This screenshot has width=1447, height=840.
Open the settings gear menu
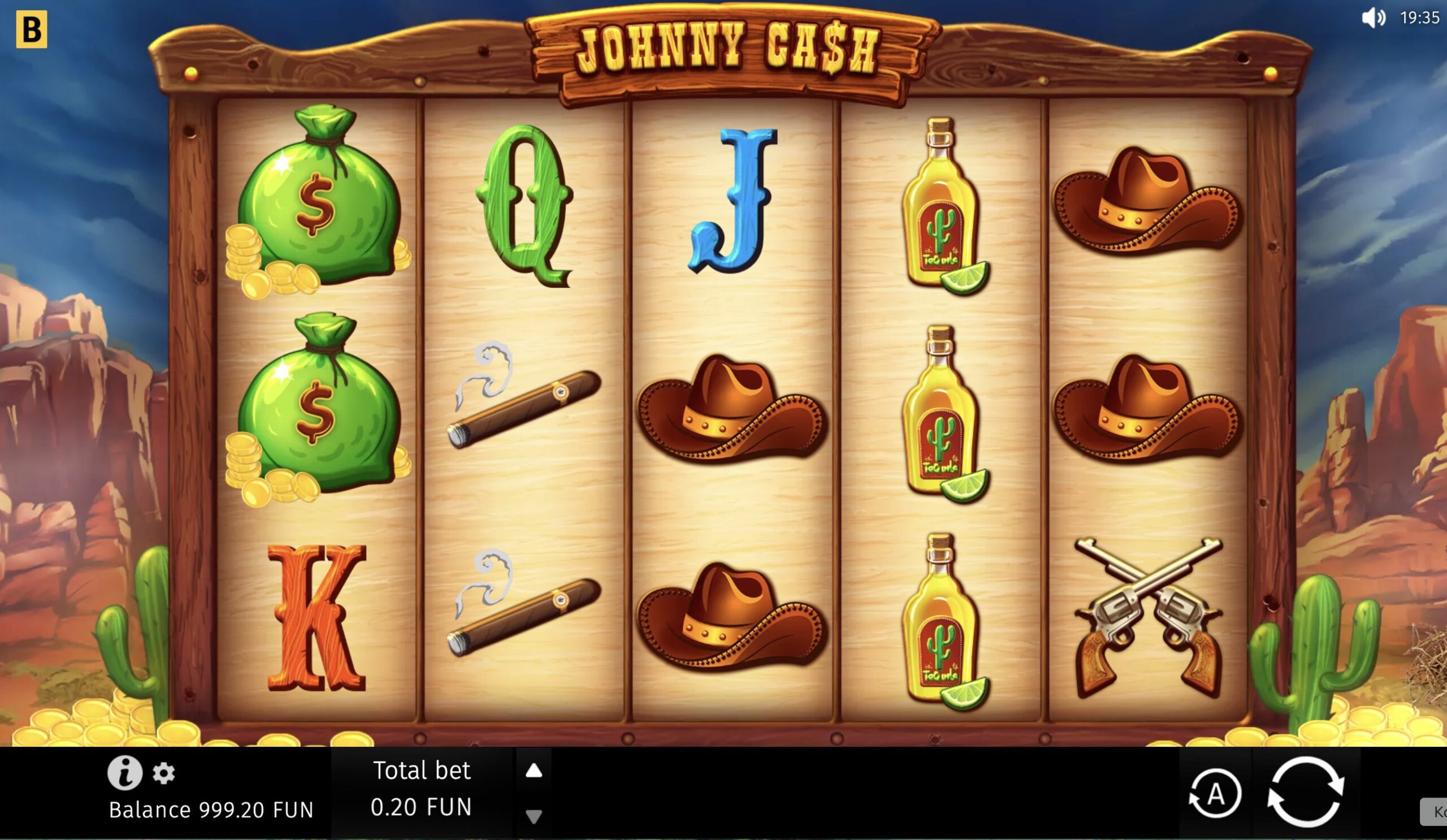[164, 773]
